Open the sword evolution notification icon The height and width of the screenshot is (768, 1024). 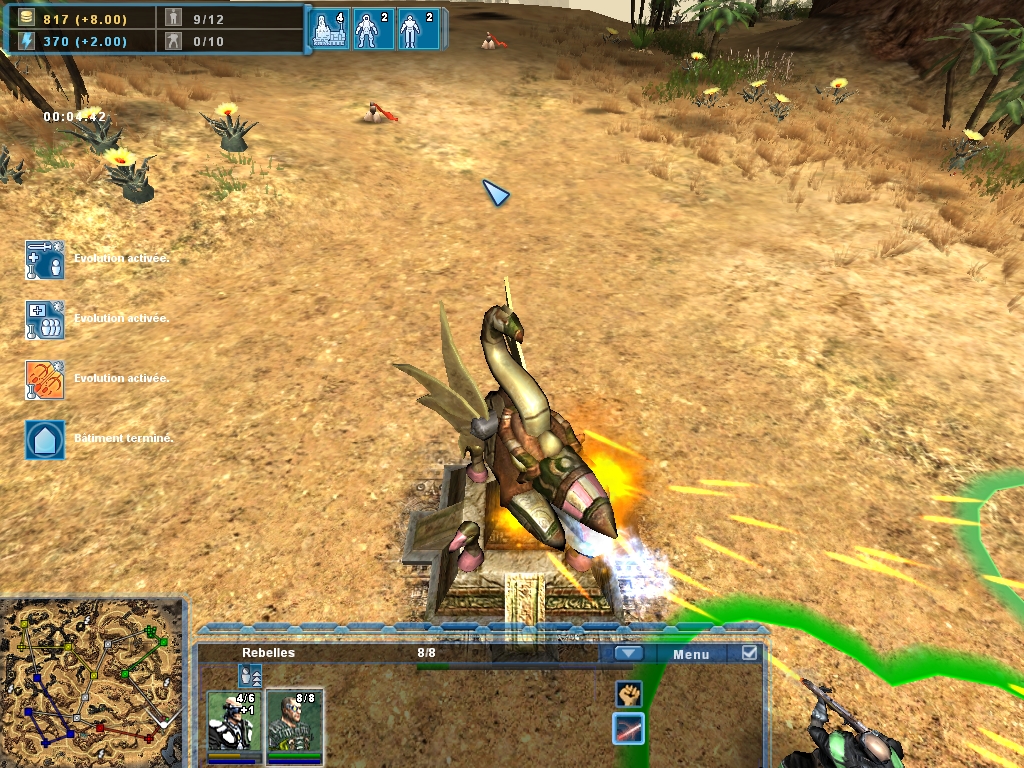click(45, 260)
